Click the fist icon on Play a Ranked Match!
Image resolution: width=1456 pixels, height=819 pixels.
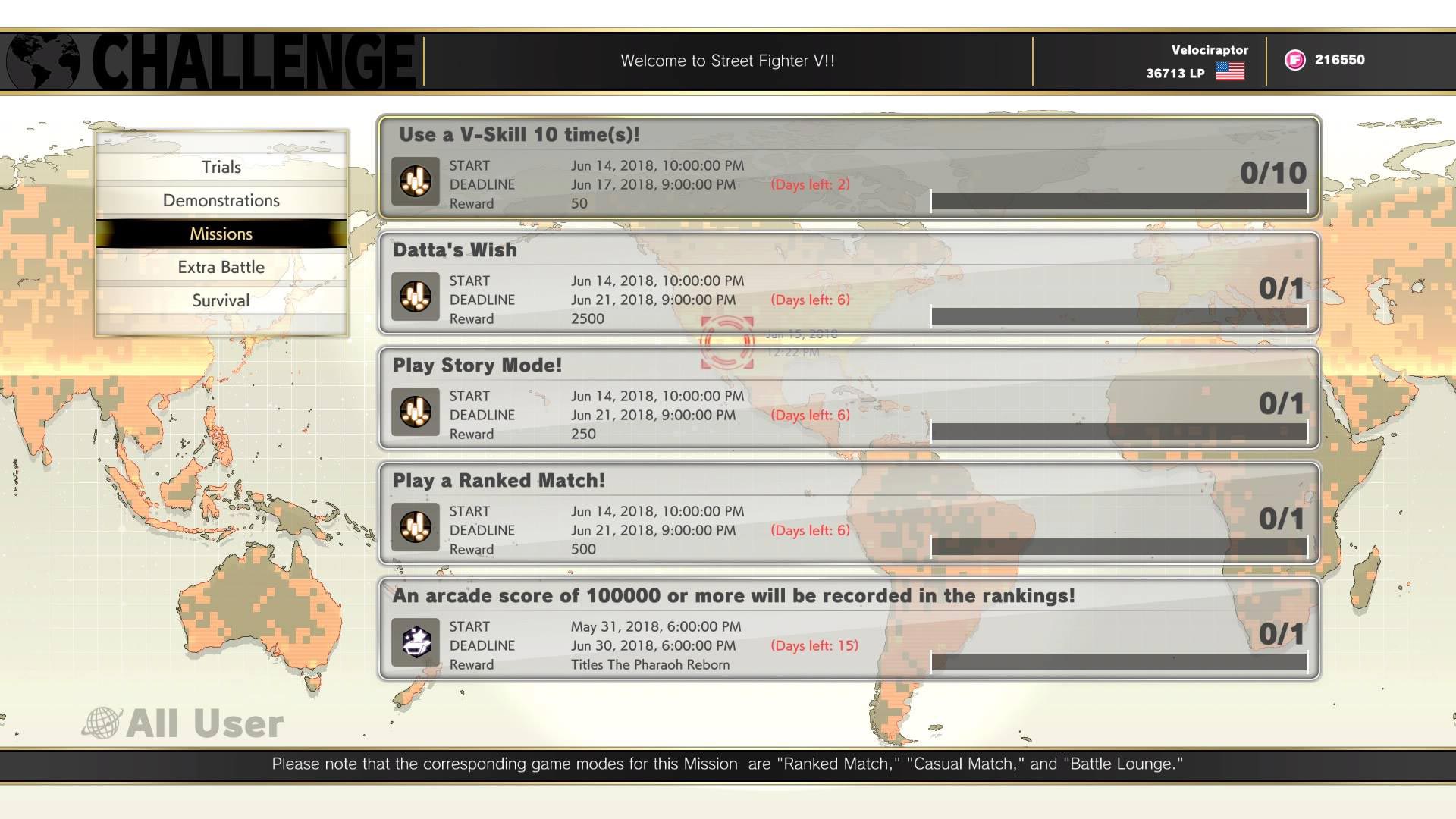(x=414, y=527)
